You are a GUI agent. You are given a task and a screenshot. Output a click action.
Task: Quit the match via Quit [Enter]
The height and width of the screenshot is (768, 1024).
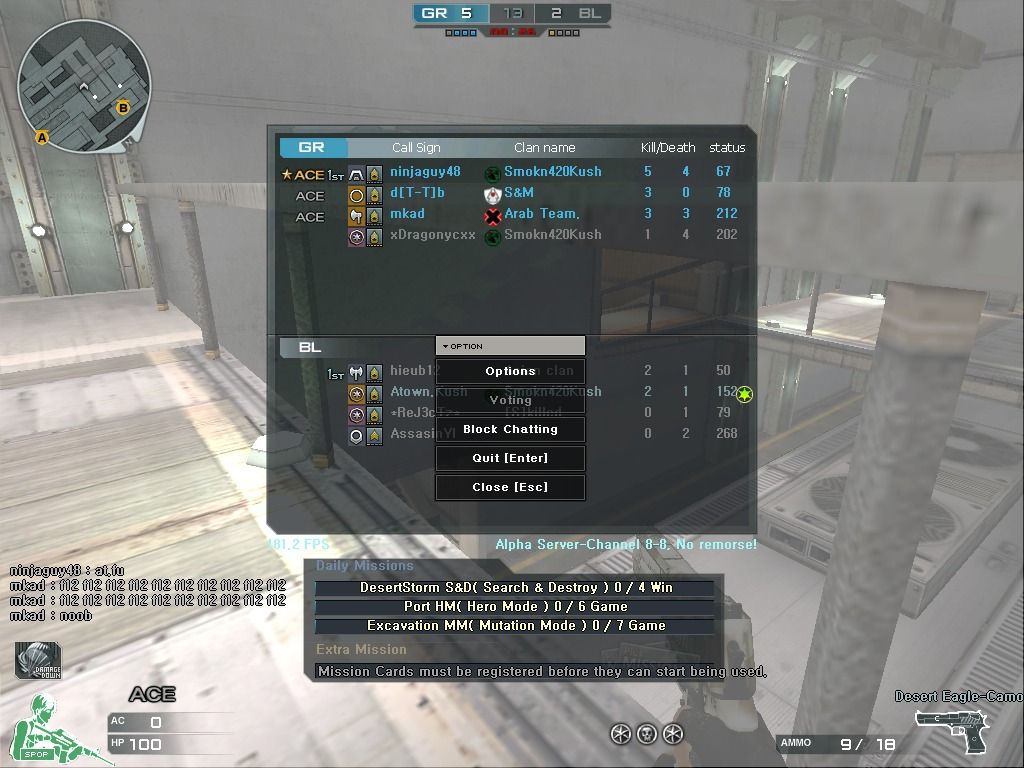click(x=510, y=458)
